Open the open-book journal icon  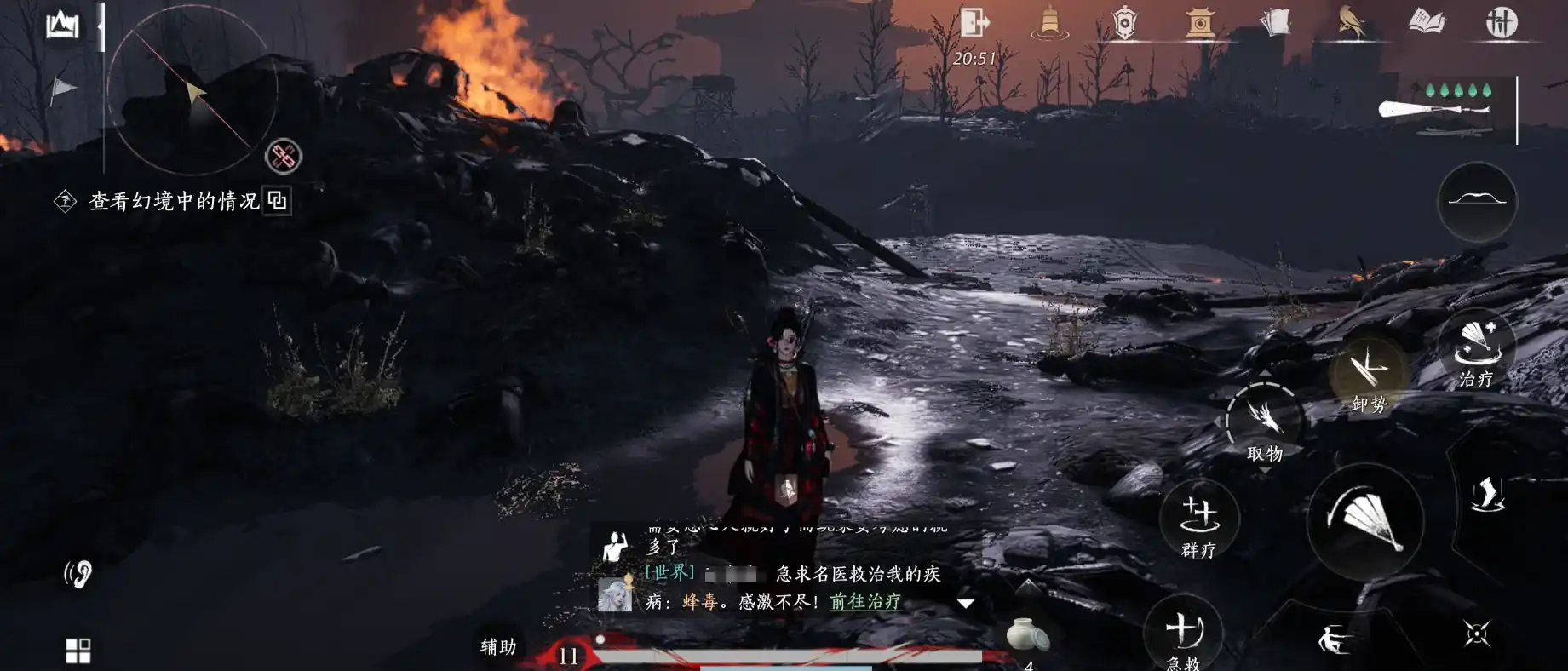(1427, 21)
